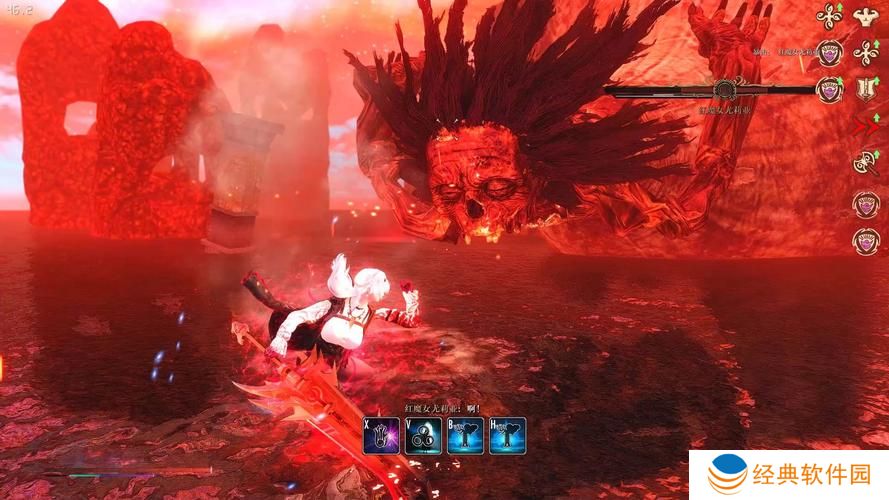Check the sword and shield buff icon

coord(865,90)
